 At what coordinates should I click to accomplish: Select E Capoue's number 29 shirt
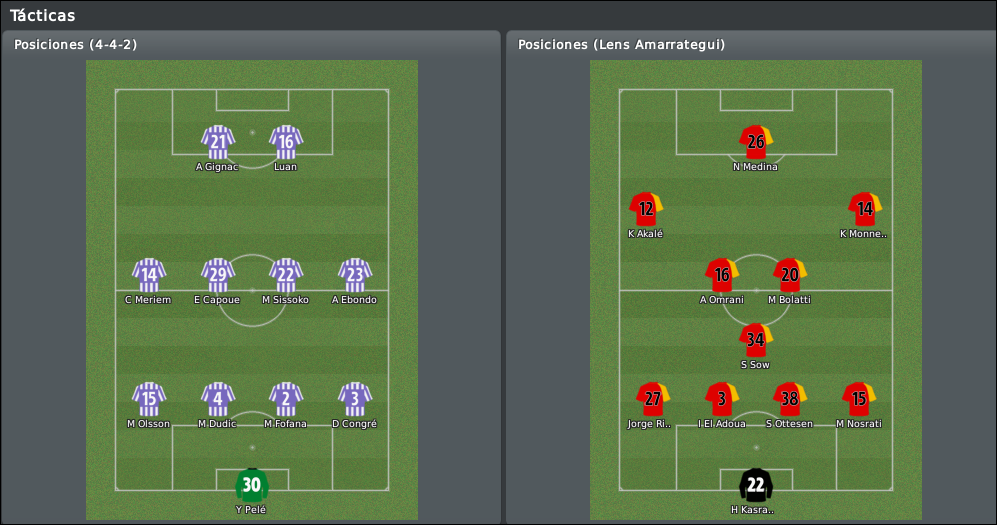point(218,275)
